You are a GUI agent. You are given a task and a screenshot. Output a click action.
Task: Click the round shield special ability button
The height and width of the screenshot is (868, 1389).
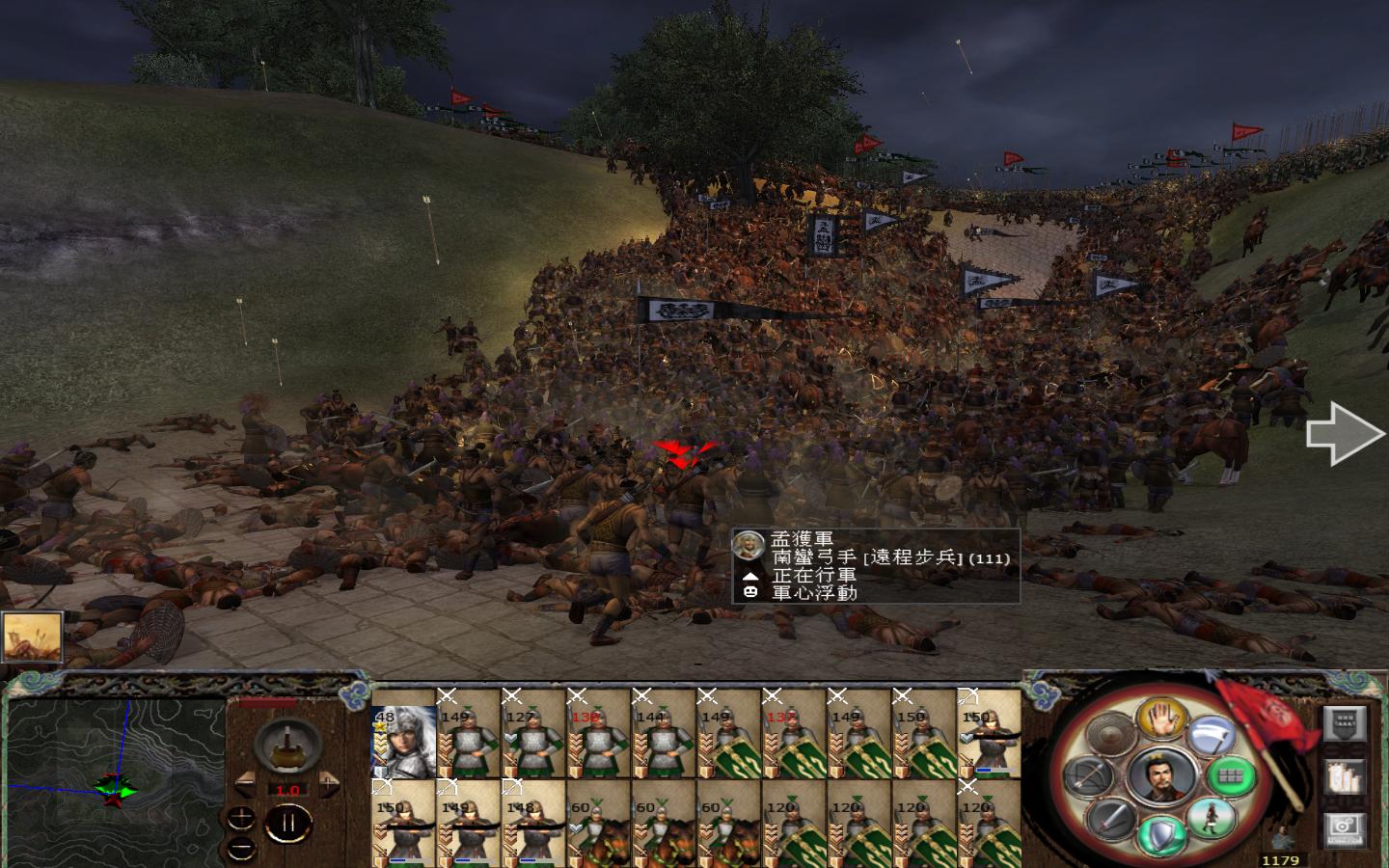coord(1112,736)
